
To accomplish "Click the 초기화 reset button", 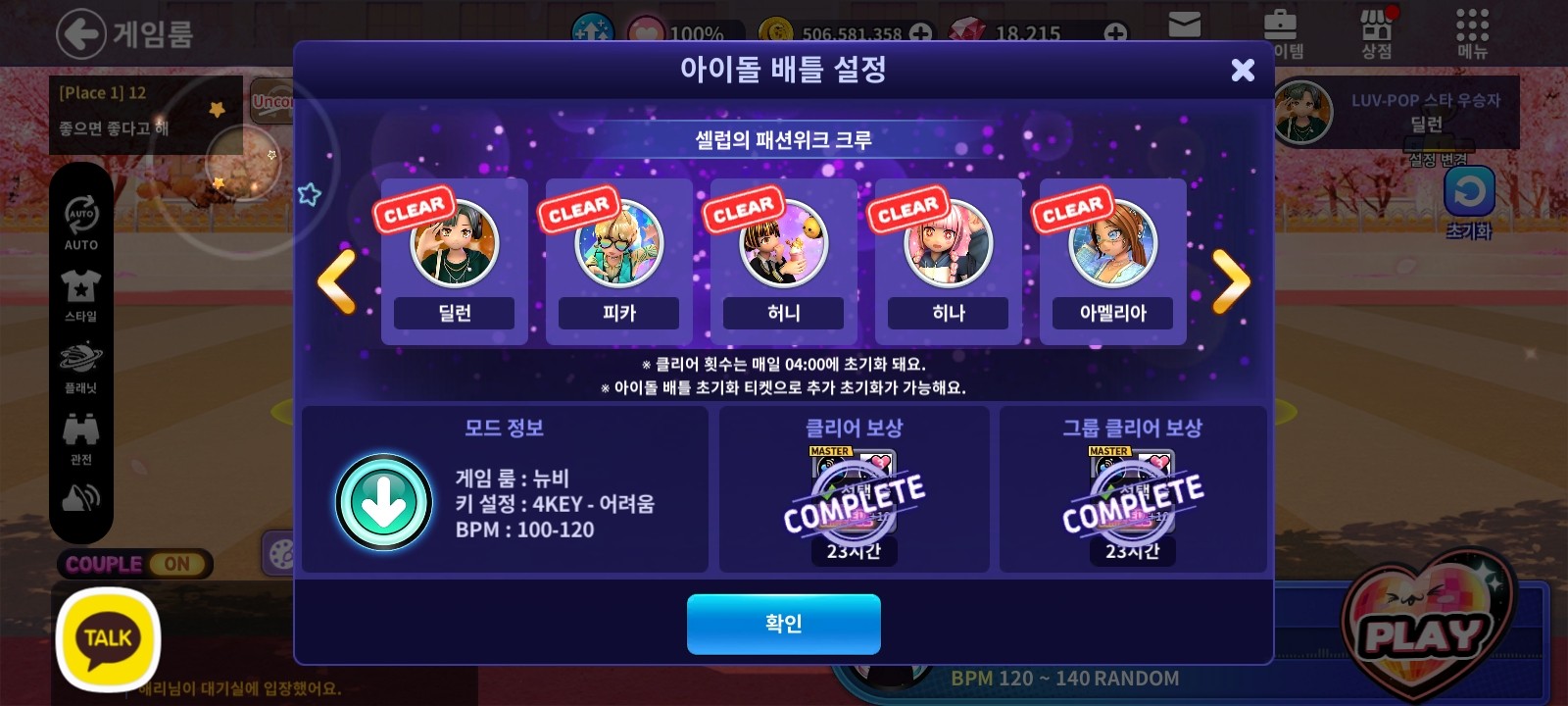I will pyautogui.click(x=1468, y=196).
